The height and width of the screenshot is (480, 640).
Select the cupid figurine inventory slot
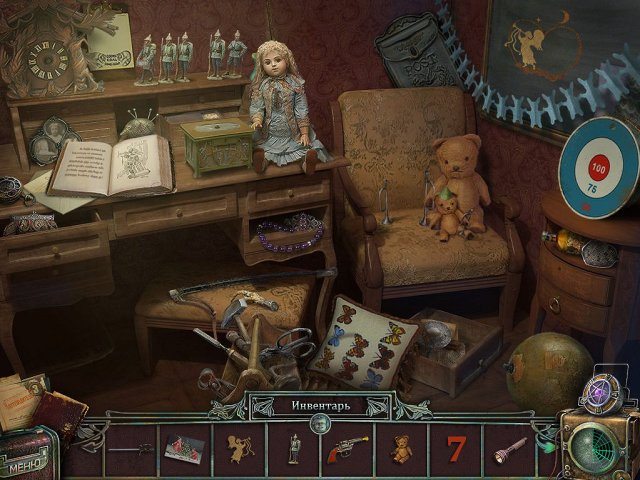(x=239, y=449)
